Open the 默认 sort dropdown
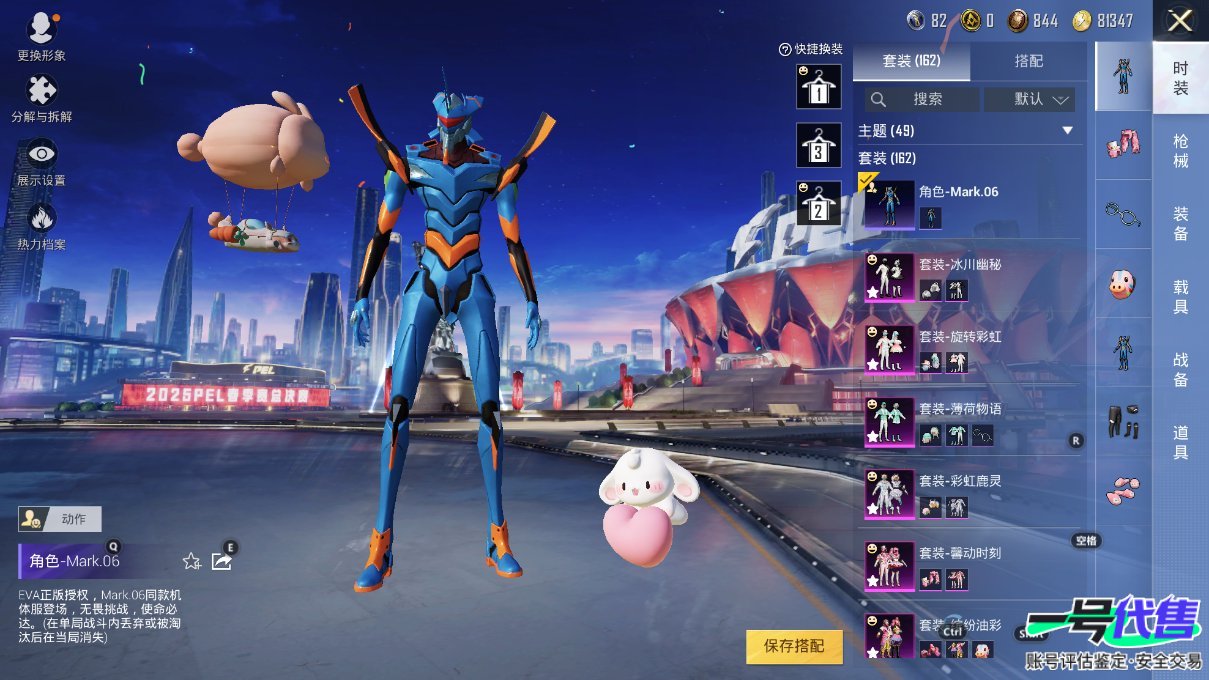The image size is (1209, 680). (1029, 99)
